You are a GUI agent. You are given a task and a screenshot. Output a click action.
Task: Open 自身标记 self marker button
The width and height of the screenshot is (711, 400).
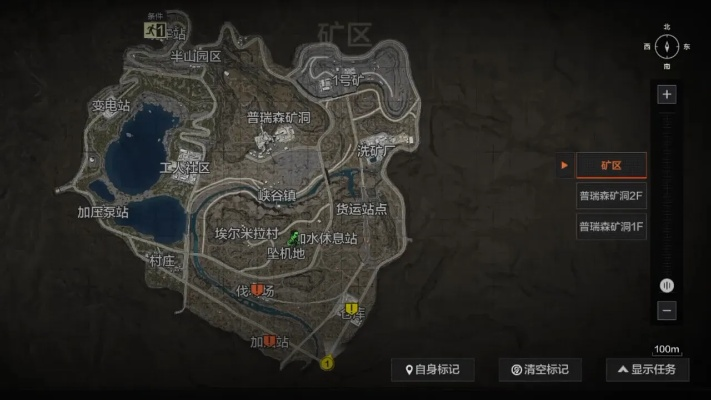[432, 370]
